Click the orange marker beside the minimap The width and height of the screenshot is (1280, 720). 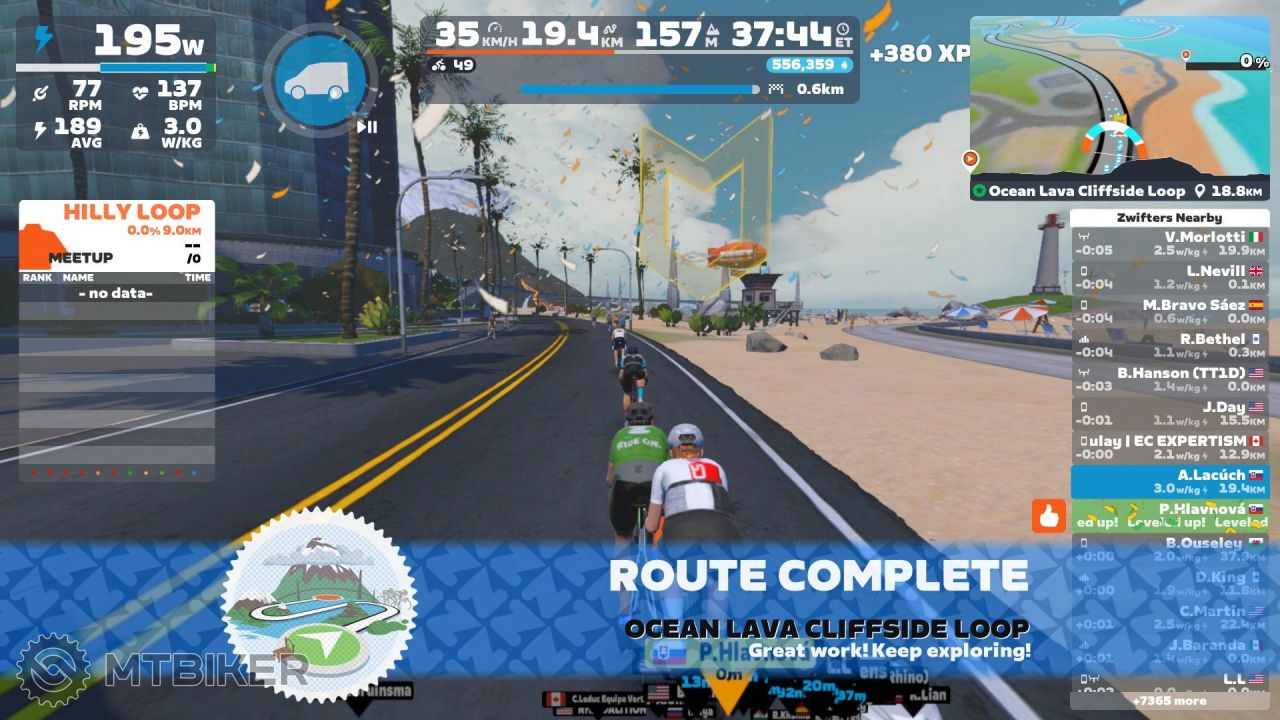(969, 158)
